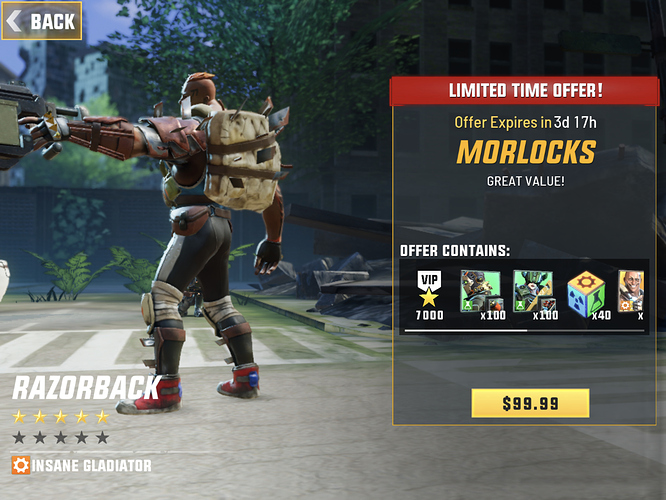Buy the Morlocks offer for $99.99

530,403
